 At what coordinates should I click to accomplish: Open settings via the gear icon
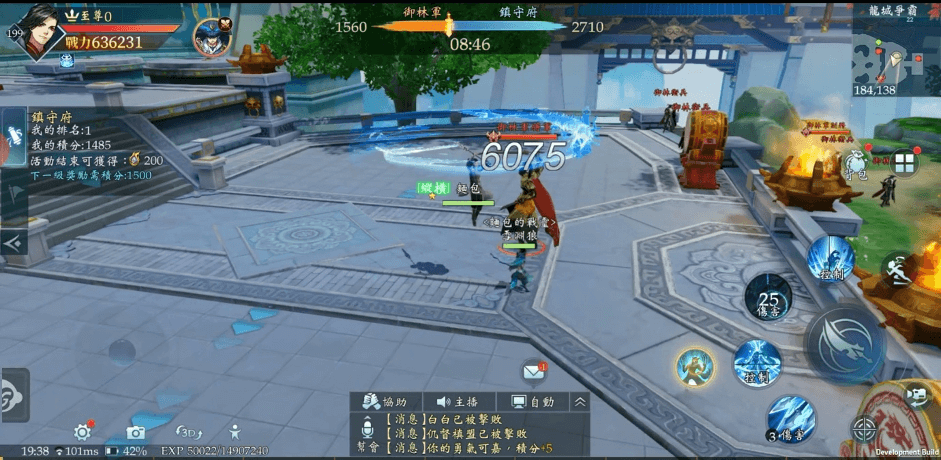click(x=83, y=432)
